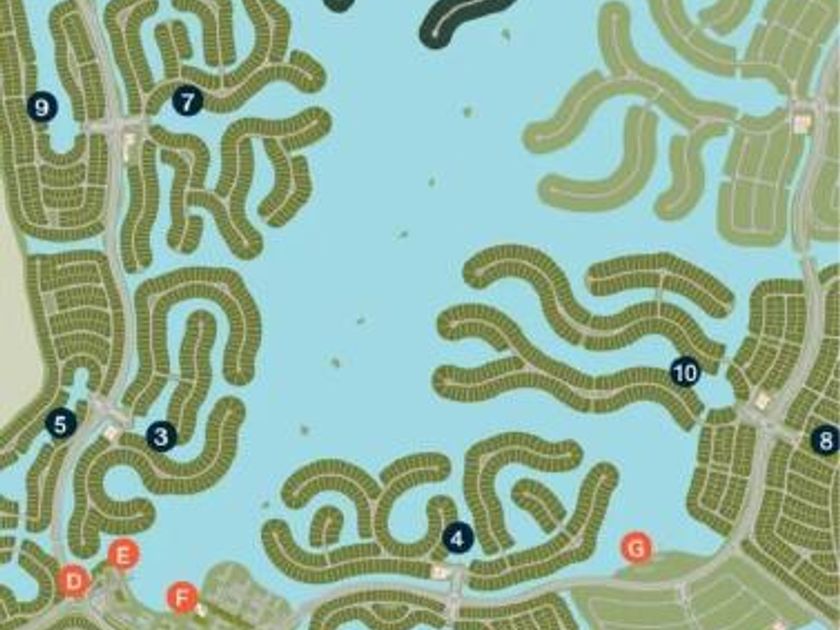Click map marker number 10

[685, 373]
